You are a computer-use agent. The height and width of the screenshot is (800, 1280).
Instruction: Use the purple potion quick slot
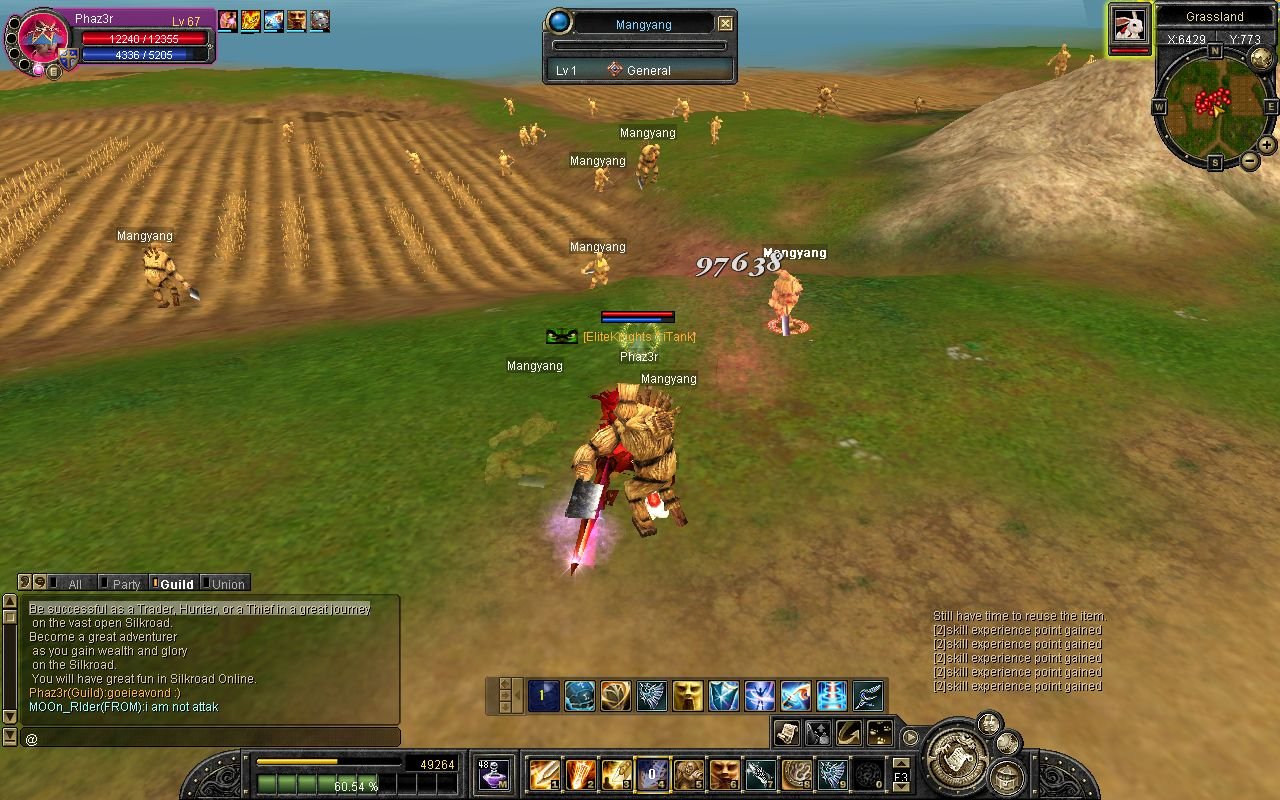click(x=492, y=775)
